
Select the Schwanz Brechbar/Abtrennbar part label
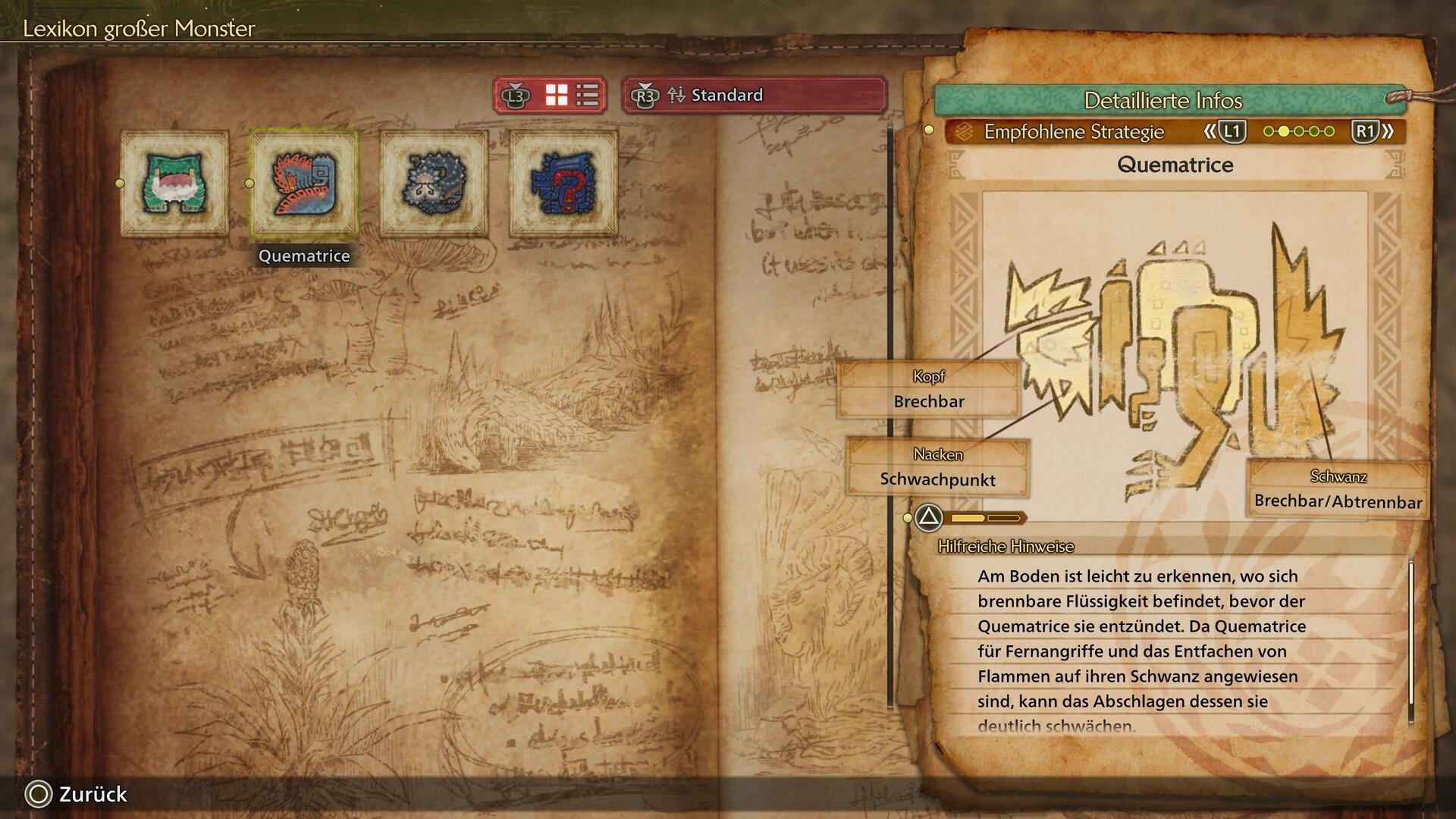pos(1338,490)
